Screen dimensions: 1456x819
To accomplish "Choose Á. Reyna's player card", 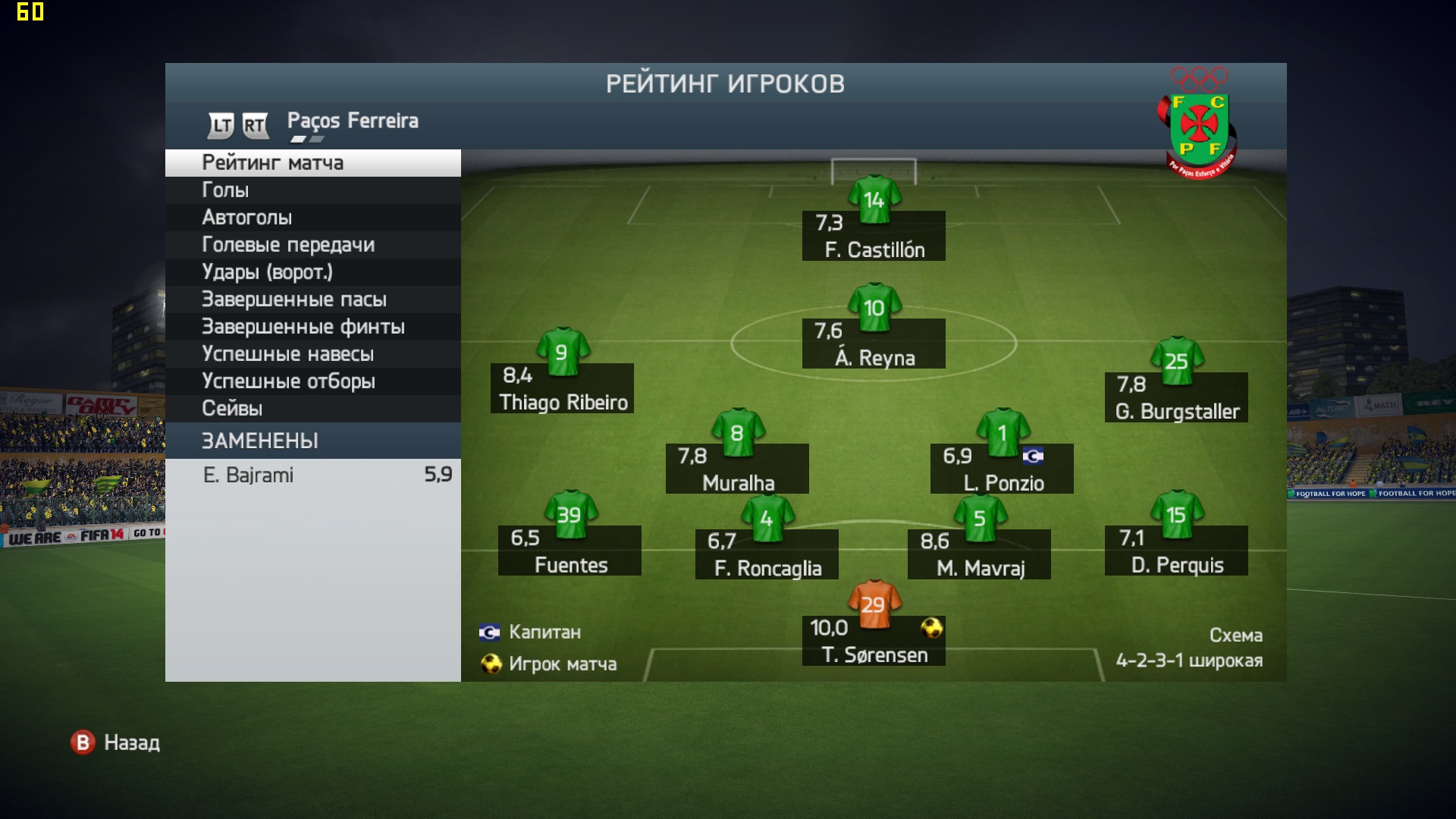I will pos(874,344).
